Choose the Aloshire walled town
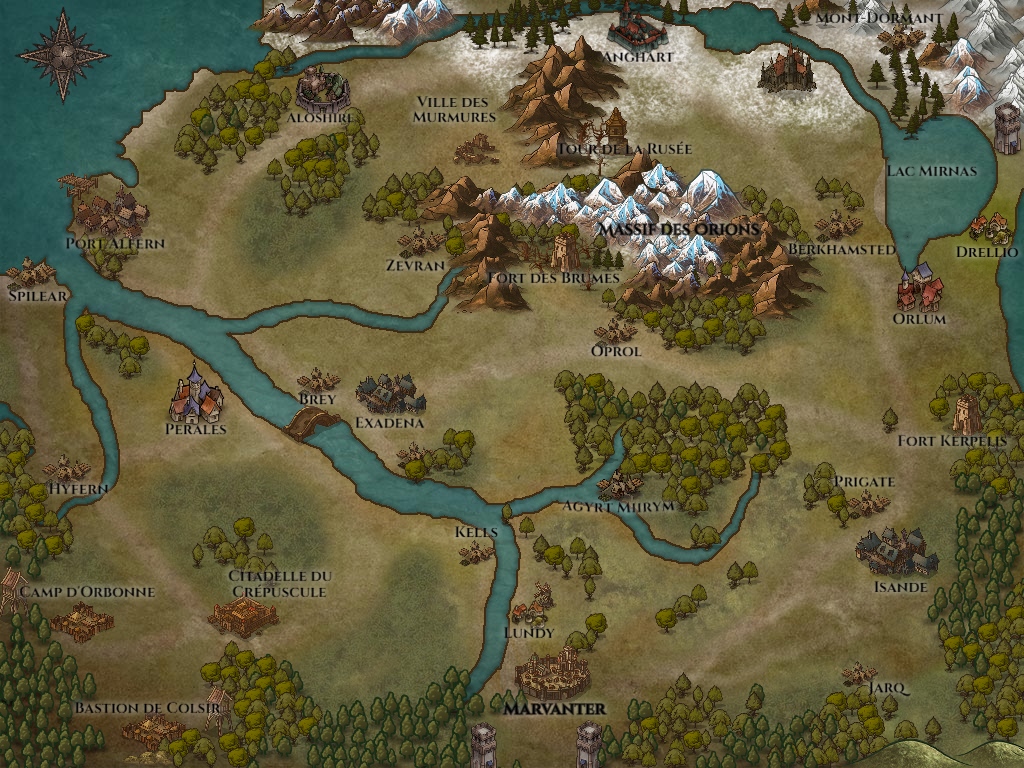Screen dimensions: 1024x768 point(323,90)
